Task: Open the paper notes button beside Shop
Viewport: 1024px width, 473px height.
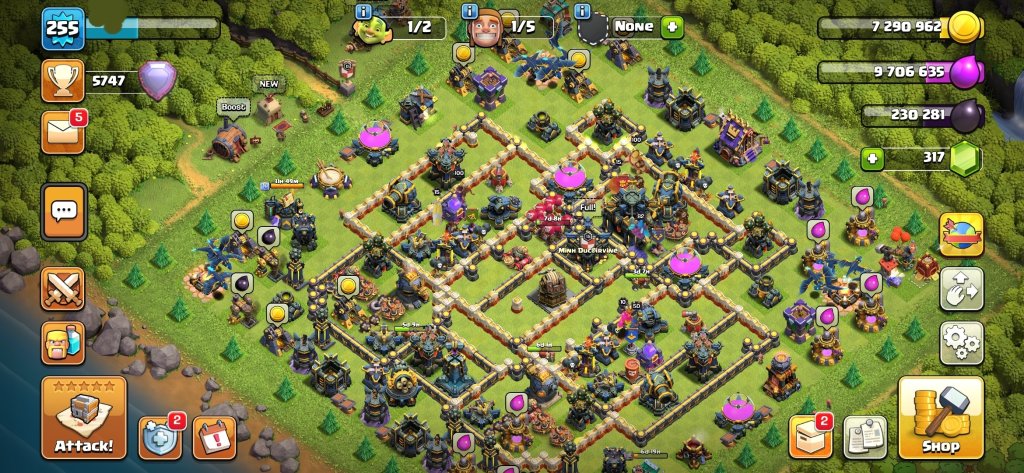Action: (864, 435)
